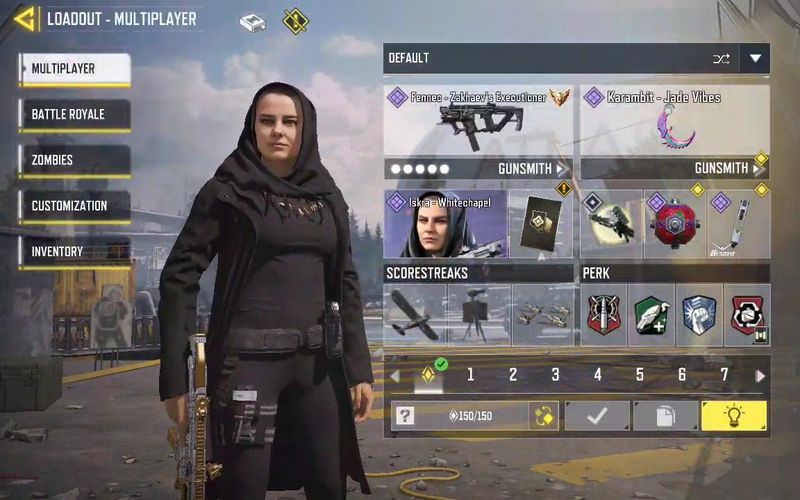Select the Multiplayer menu tab

75,68
